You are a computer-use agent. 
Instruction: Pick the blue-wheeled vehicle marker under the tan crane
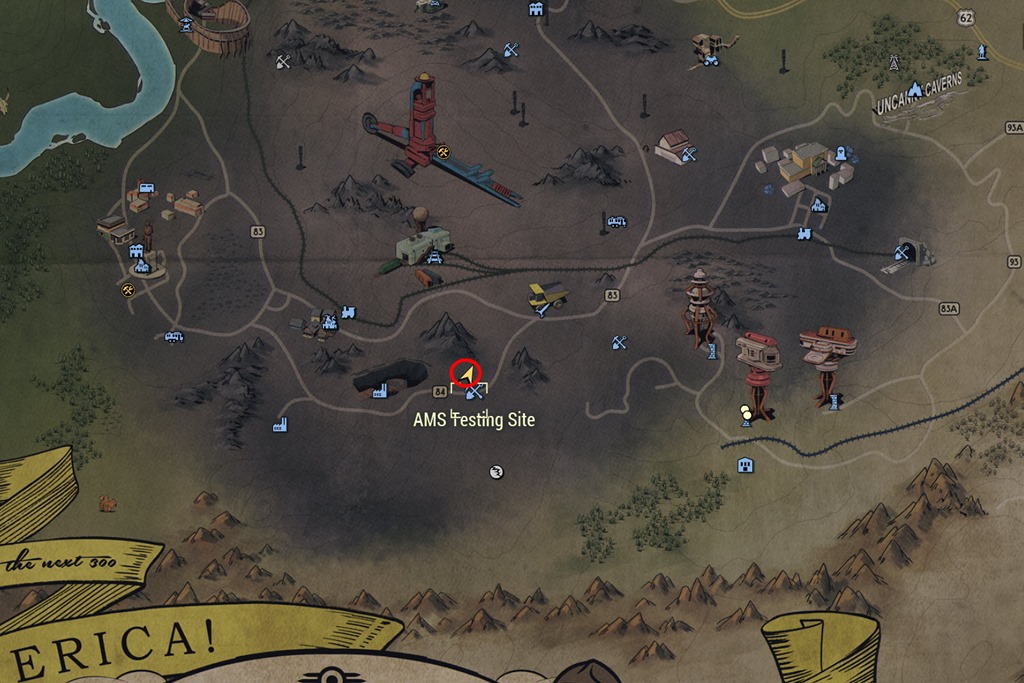(711, 60)
